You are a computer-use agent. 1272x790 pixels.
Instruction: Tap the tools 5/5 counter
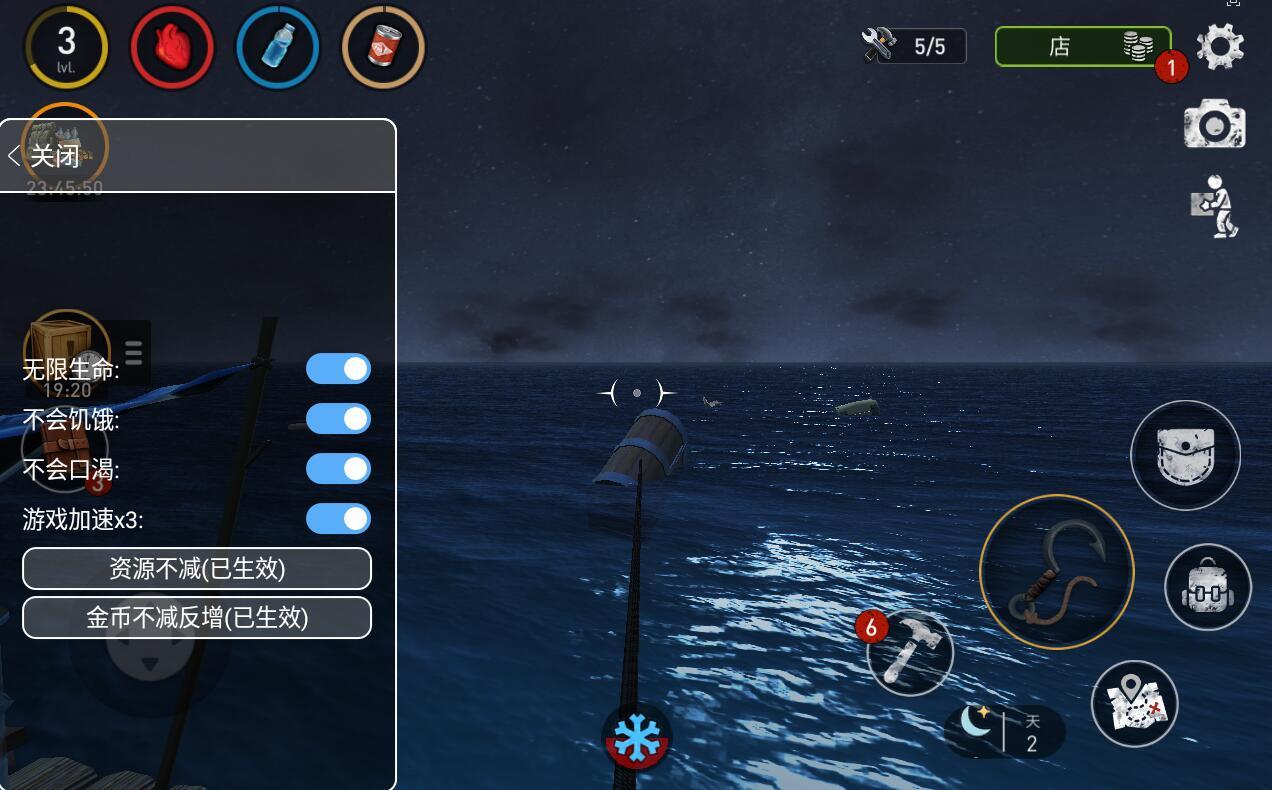[x=913, y=46]
